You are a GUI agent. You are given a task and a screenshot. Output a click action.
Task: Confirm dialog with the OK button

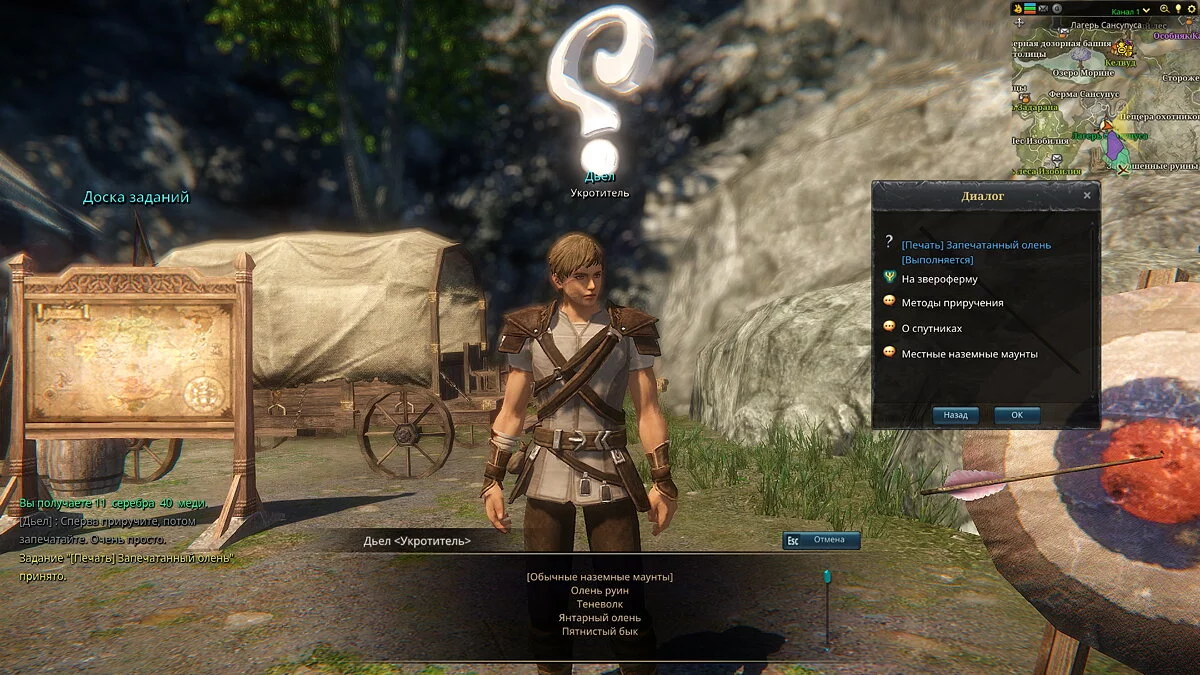1017,415
